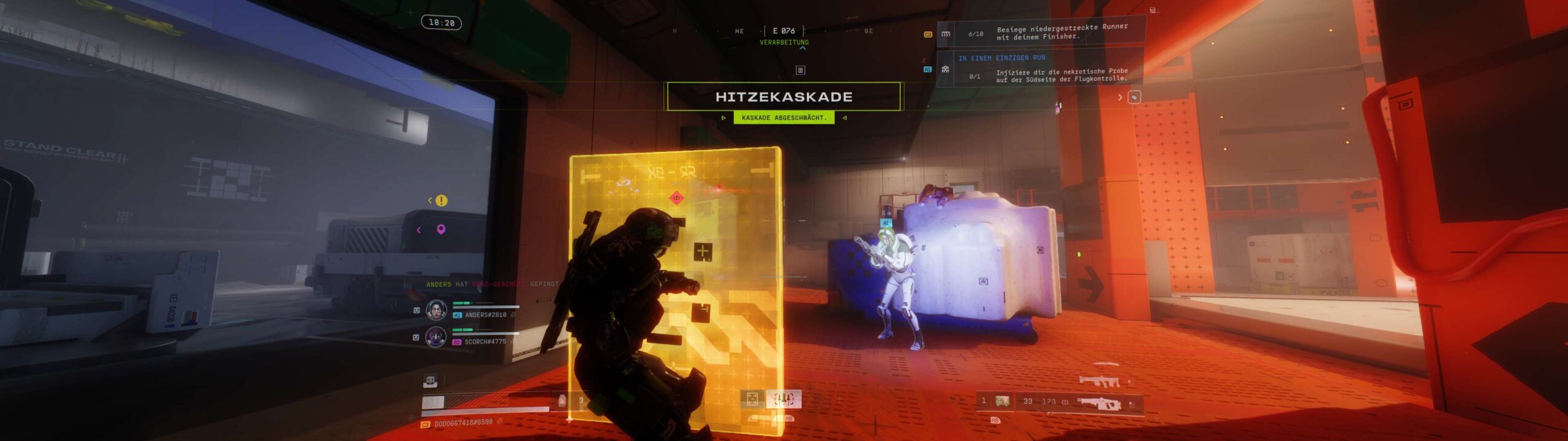
Task: Click your own runner portrait icon
Action: pos(431,381)
